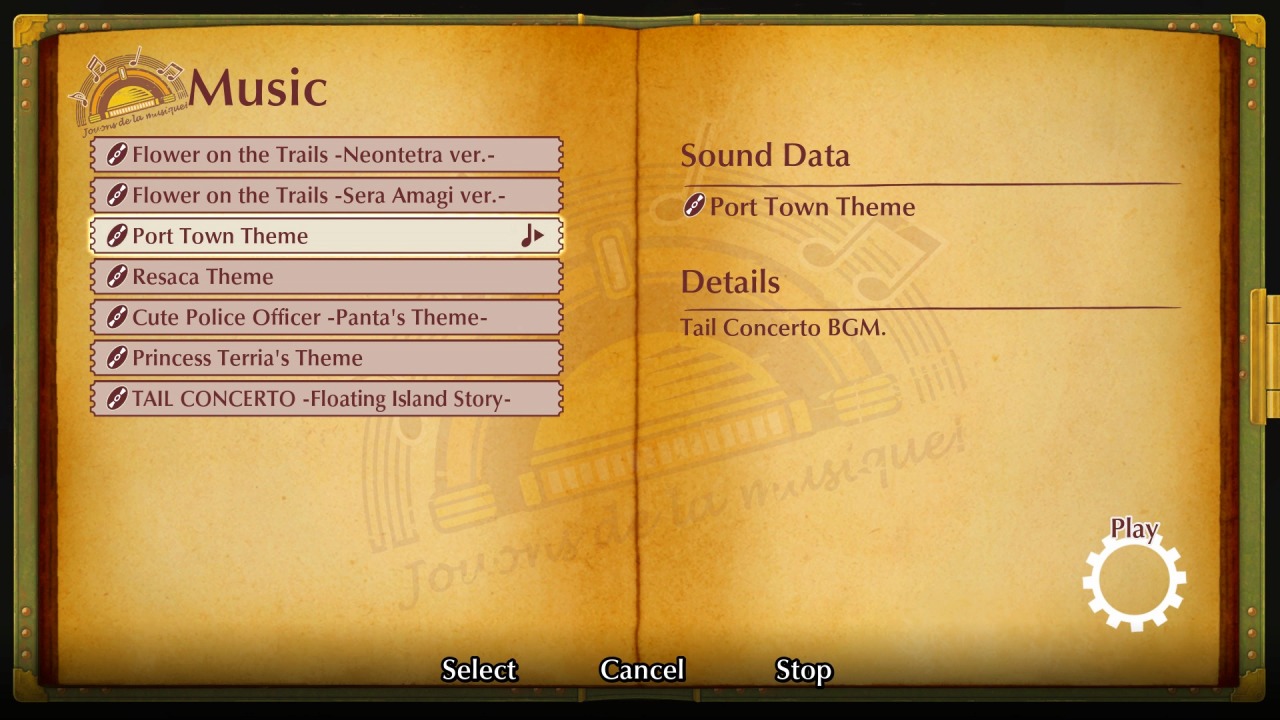Pick the TAIL CONCERTO -Floating Island Story- track
The height and width of the screenshot is (720, 1280).
[x=325, y=398]
